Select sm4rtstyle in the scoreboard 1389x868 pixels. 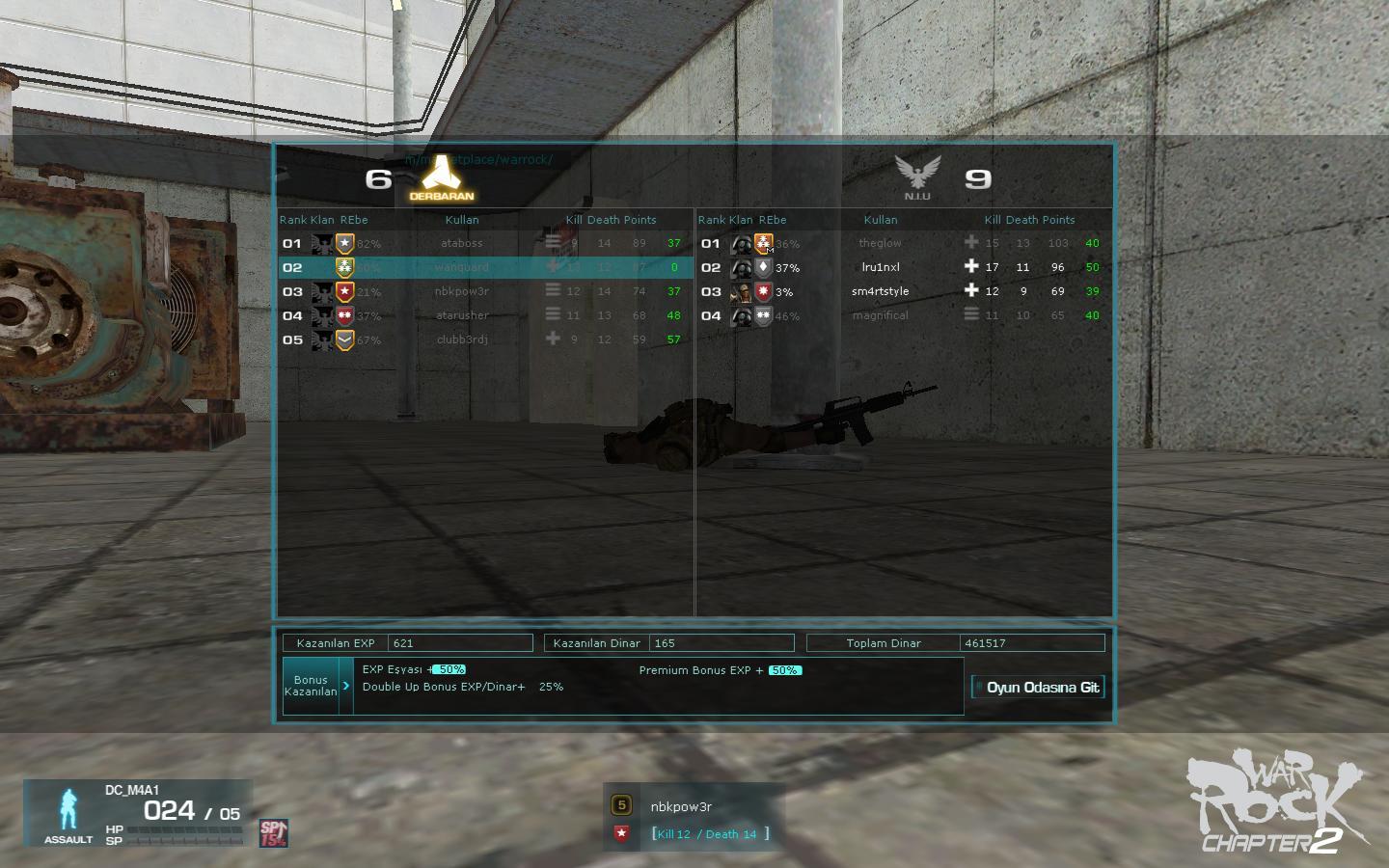(x=880, y=291)
